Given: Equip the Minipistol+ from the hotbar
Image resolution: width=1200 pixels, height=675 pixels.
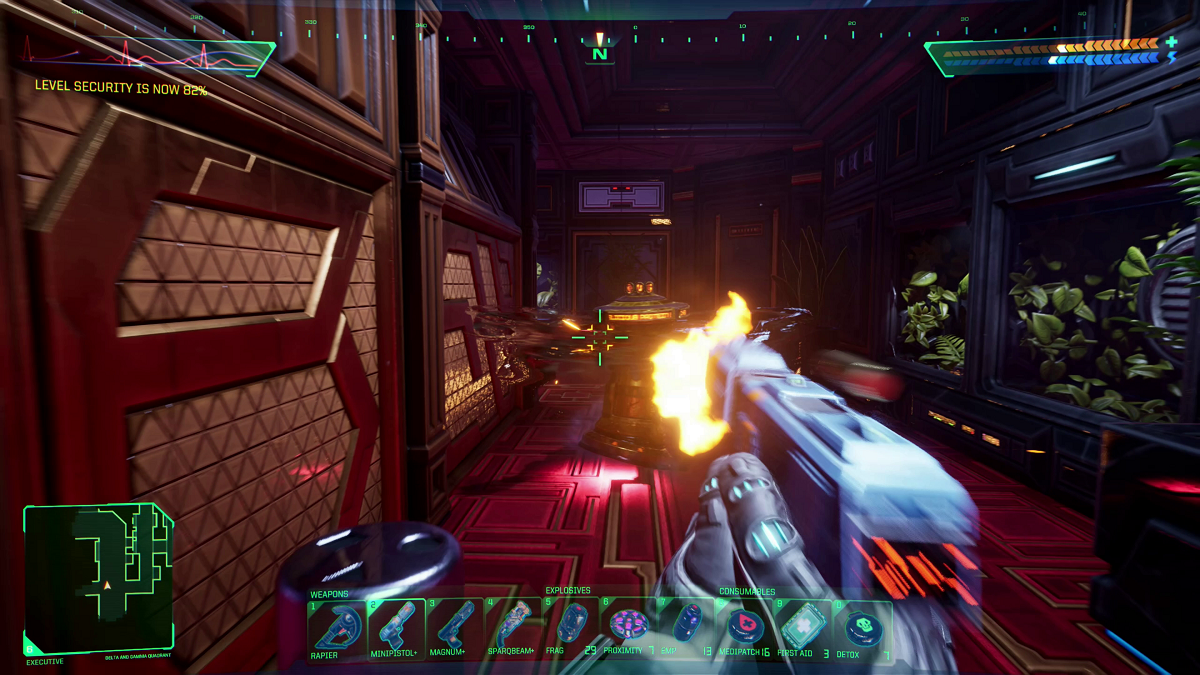Looking at the screenshot, I should tap(396, 627).
